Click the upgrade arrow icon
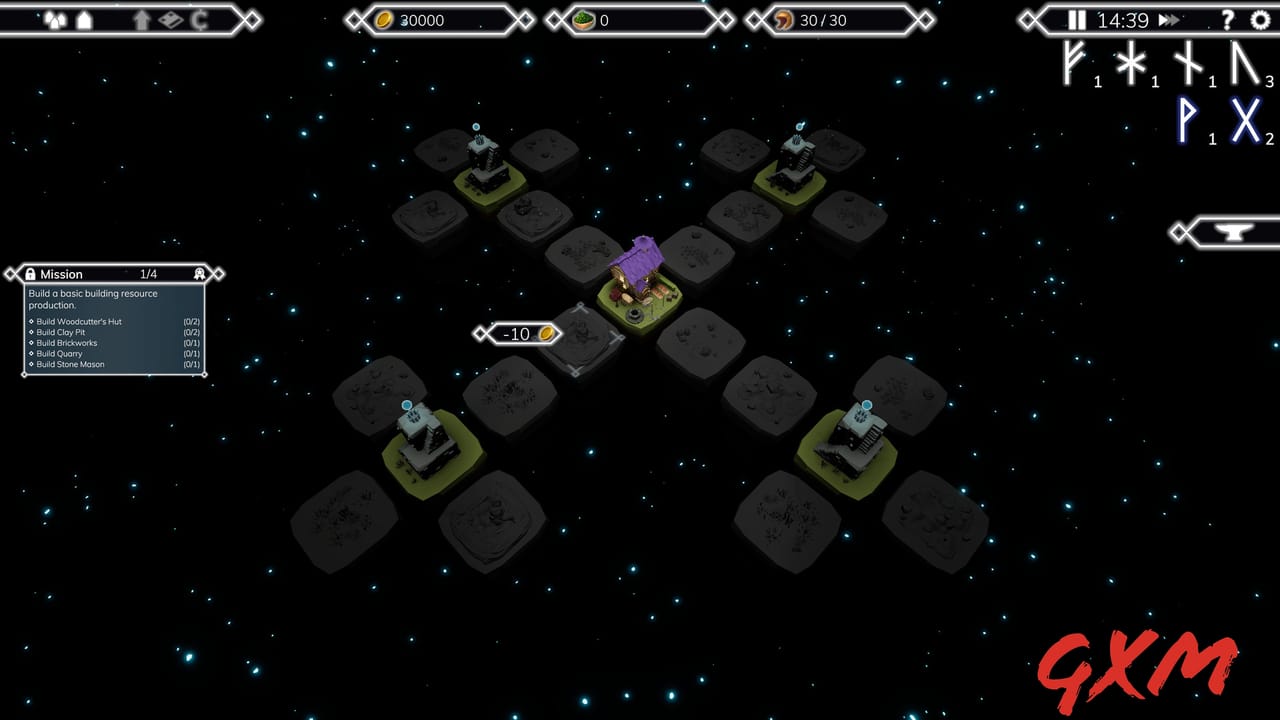 142,19
